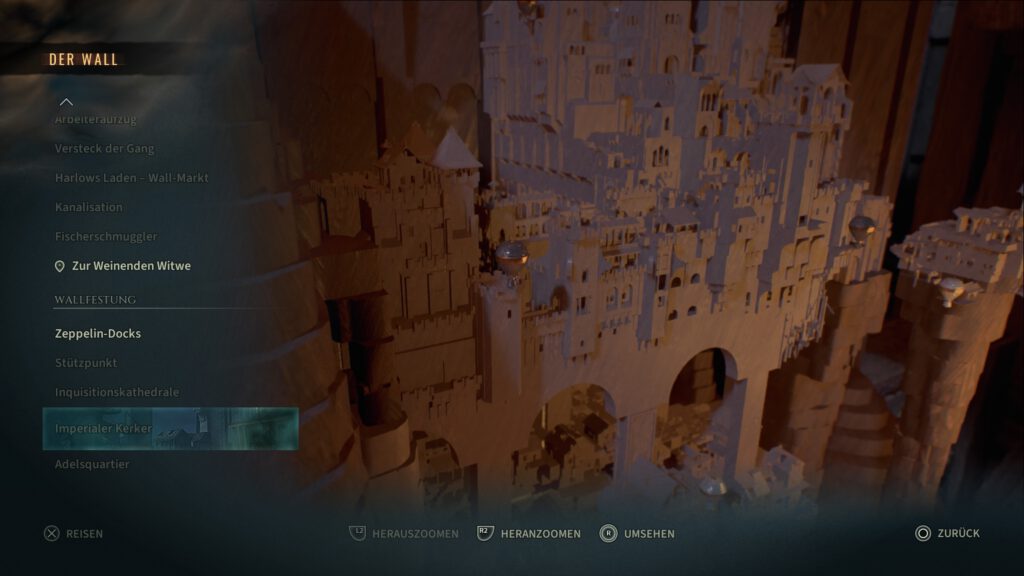Image resolution: width=1024 pixels, height=576 pixels.
Task: Choose Harlows Laden – Wall-Markt entry
Action: pyautogui.click(x=131, y=178)
